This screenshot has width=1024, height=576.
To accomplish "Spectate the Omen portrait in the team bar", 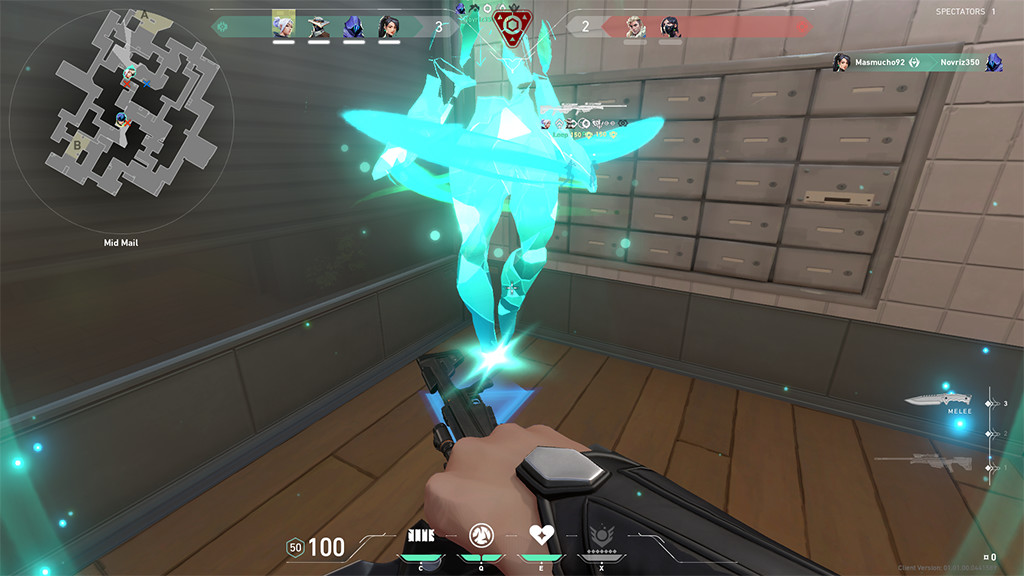I will (x=353, y=27).
